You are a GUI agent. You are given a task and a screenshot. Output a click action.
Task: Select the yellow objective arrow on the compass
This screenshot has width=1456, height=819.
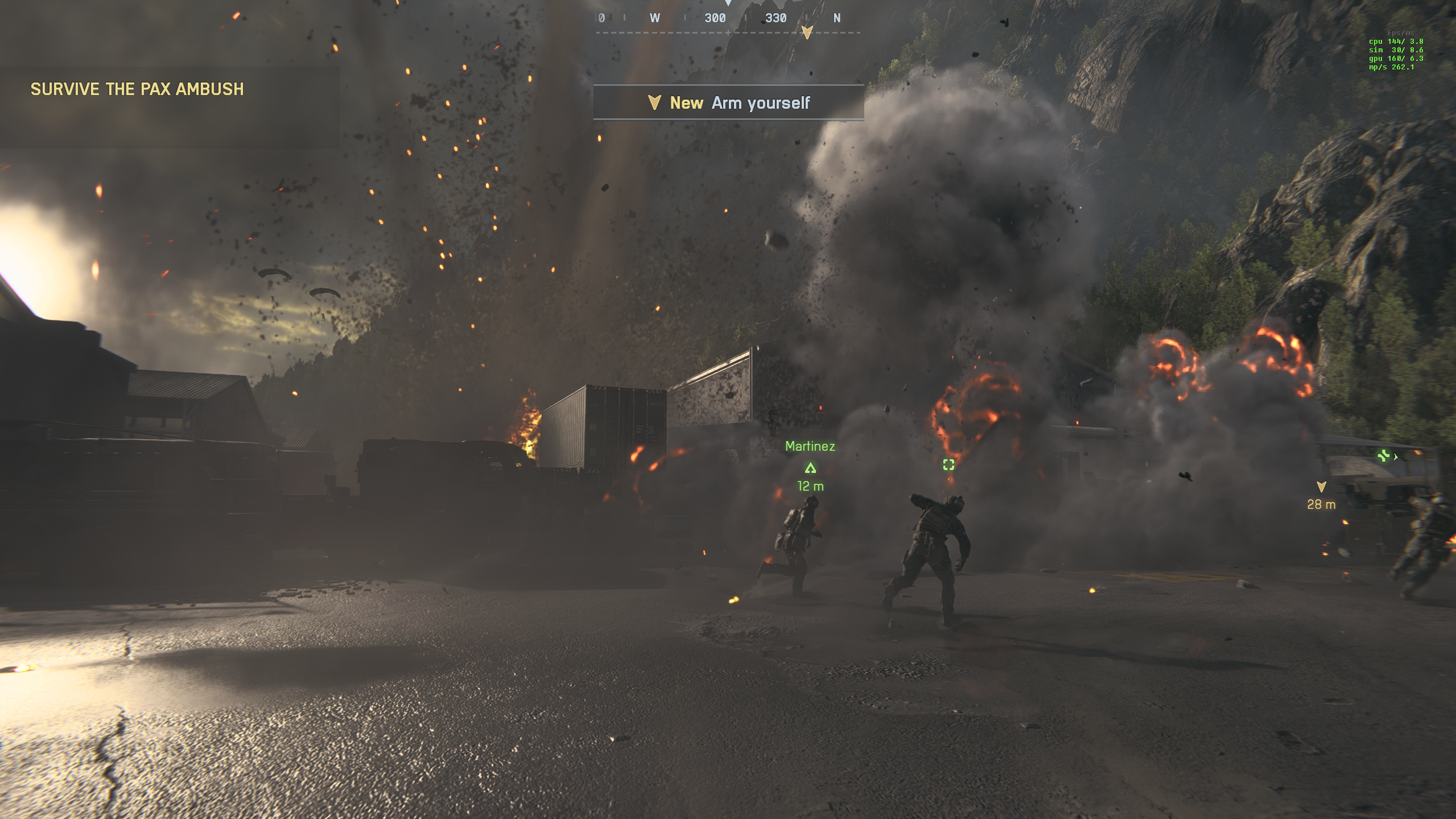(807, 32)
